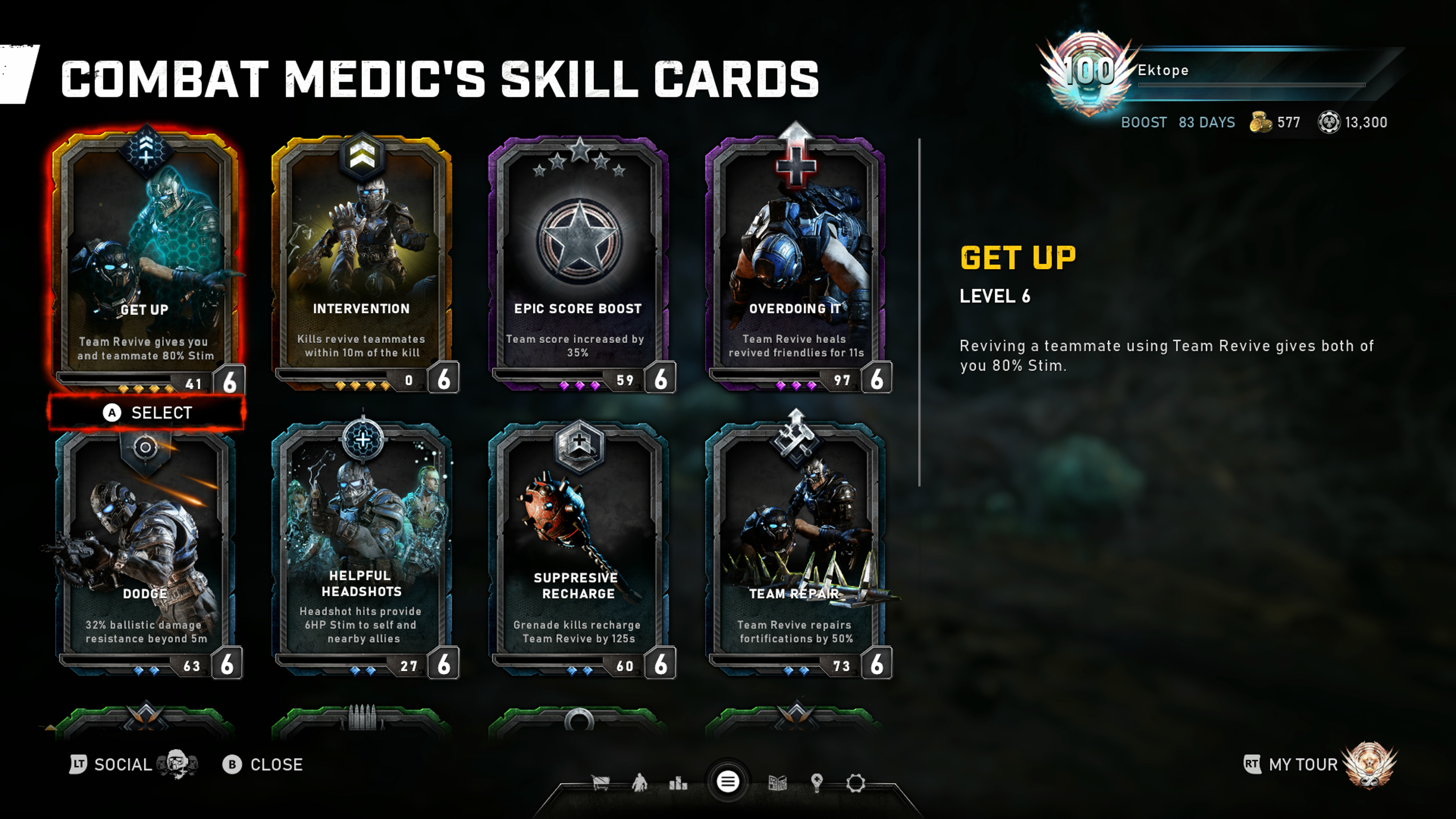
Task: Close the skill cards screen
Action: click(x=264, y=765)
